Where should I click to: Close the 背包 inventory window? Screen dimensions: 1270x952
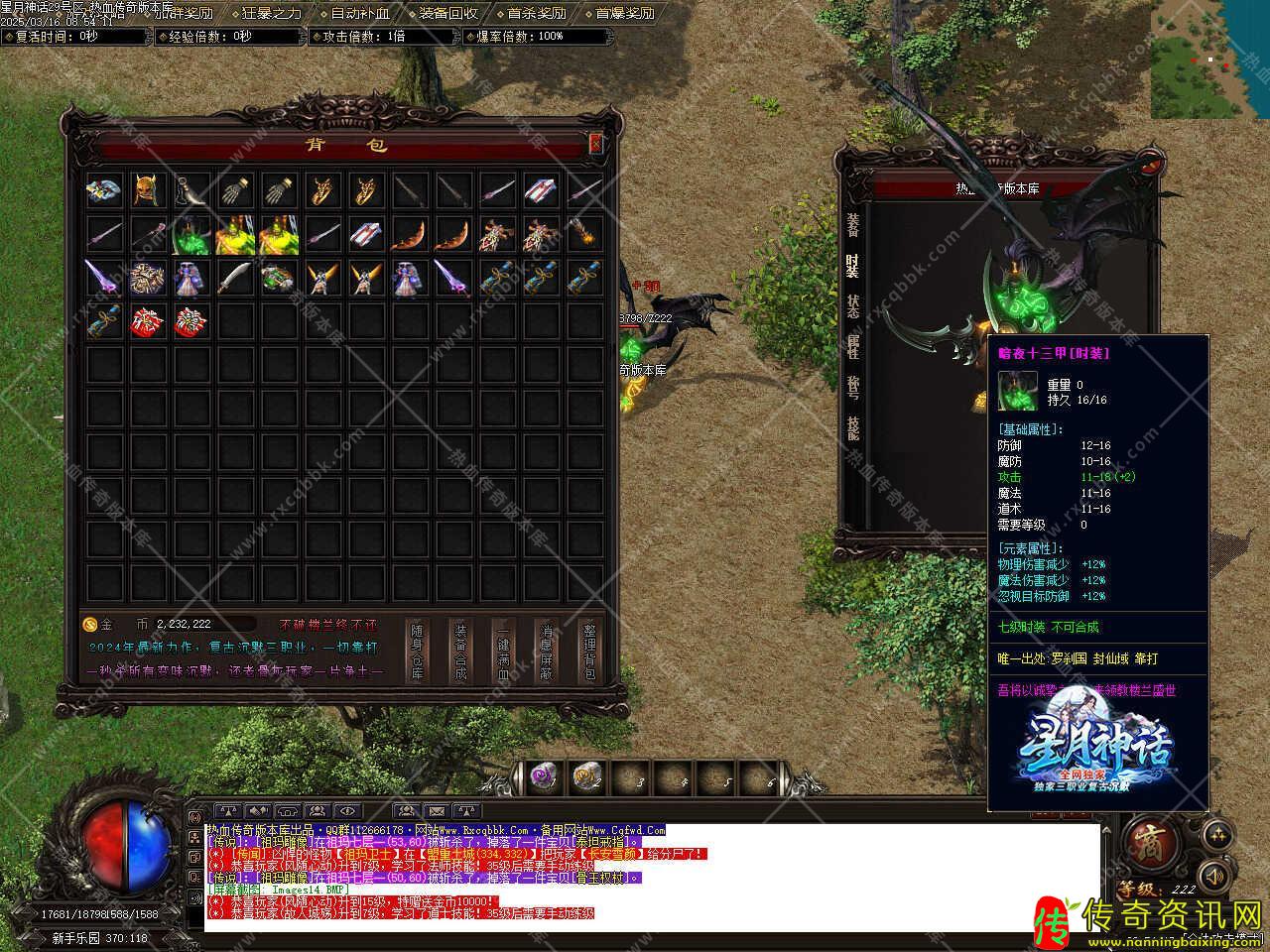pyautogui.click(x=595, y=144)
